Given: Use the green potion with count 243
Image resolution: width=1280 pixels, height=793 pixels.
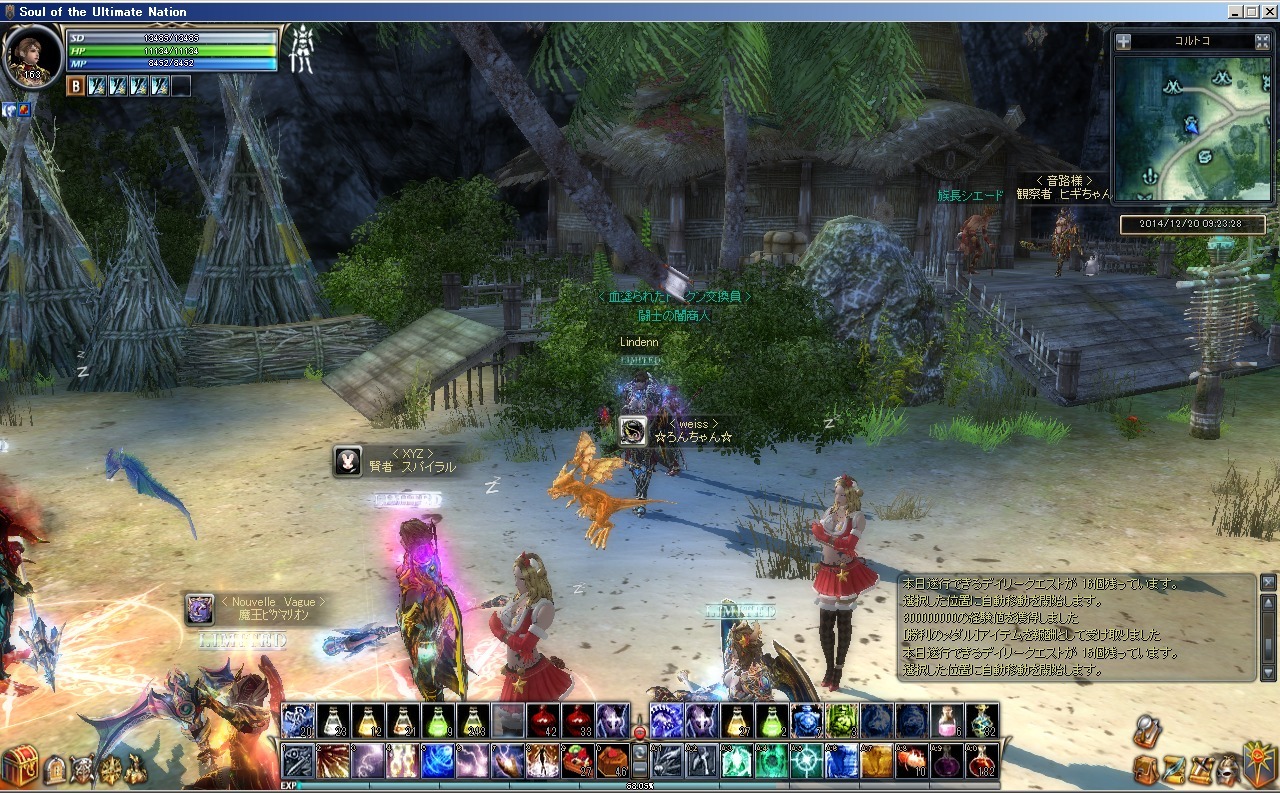Looking at the screenshot, I should pyautogui.click(x=473, y=721).
